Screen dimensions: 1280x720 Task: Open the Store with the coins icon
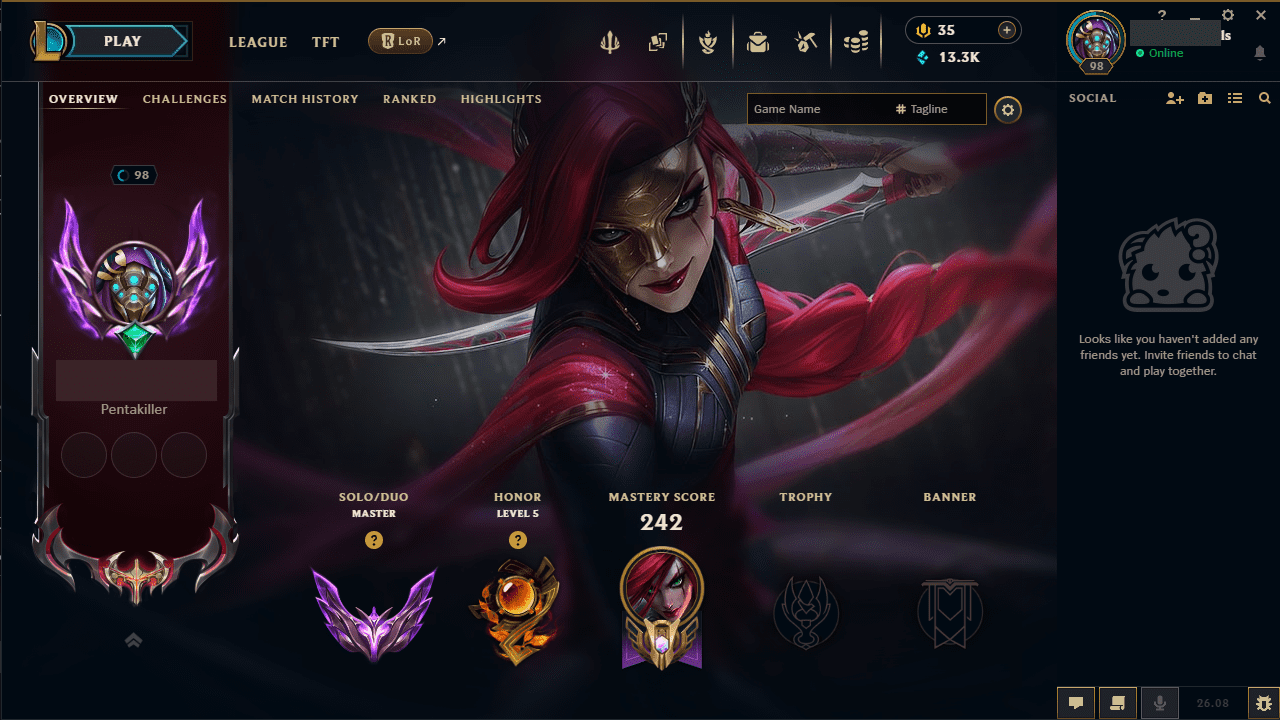click(x=856, y=41)
